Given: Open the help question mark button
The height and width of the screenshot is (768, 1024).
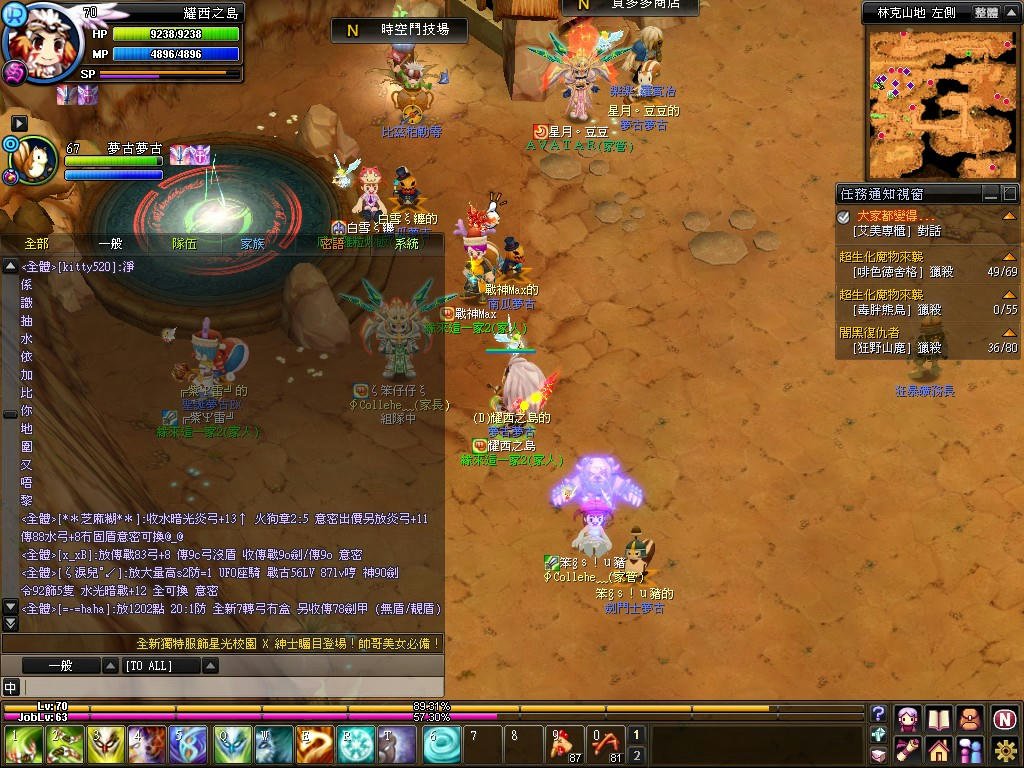Looking at the screenshot, I should click(878, 714).
